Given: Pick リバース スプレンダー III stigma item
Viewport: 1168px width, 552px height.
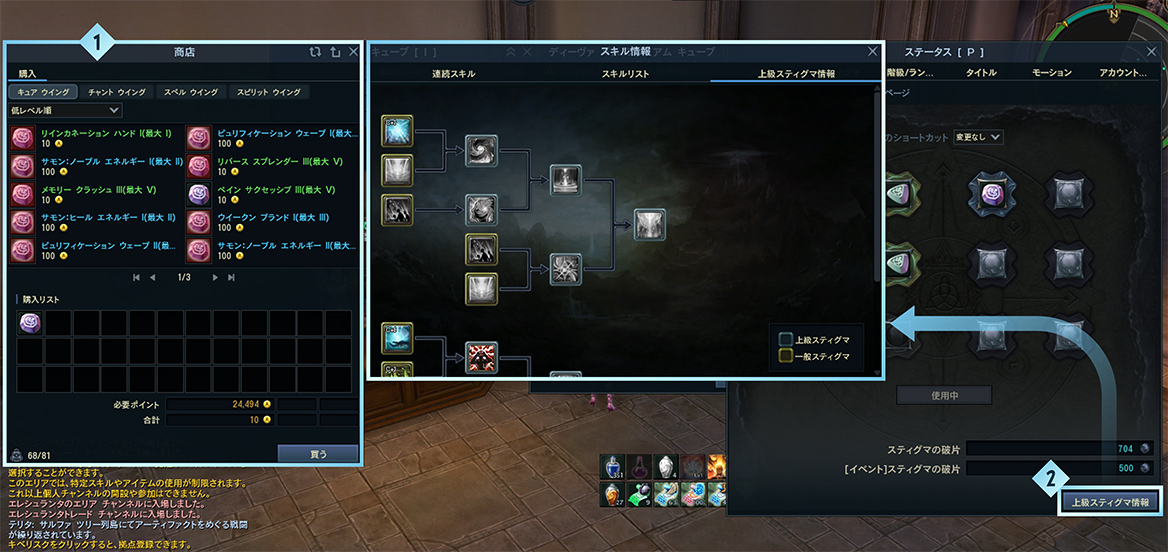Looking at the screenshot, I should point(200,166).
